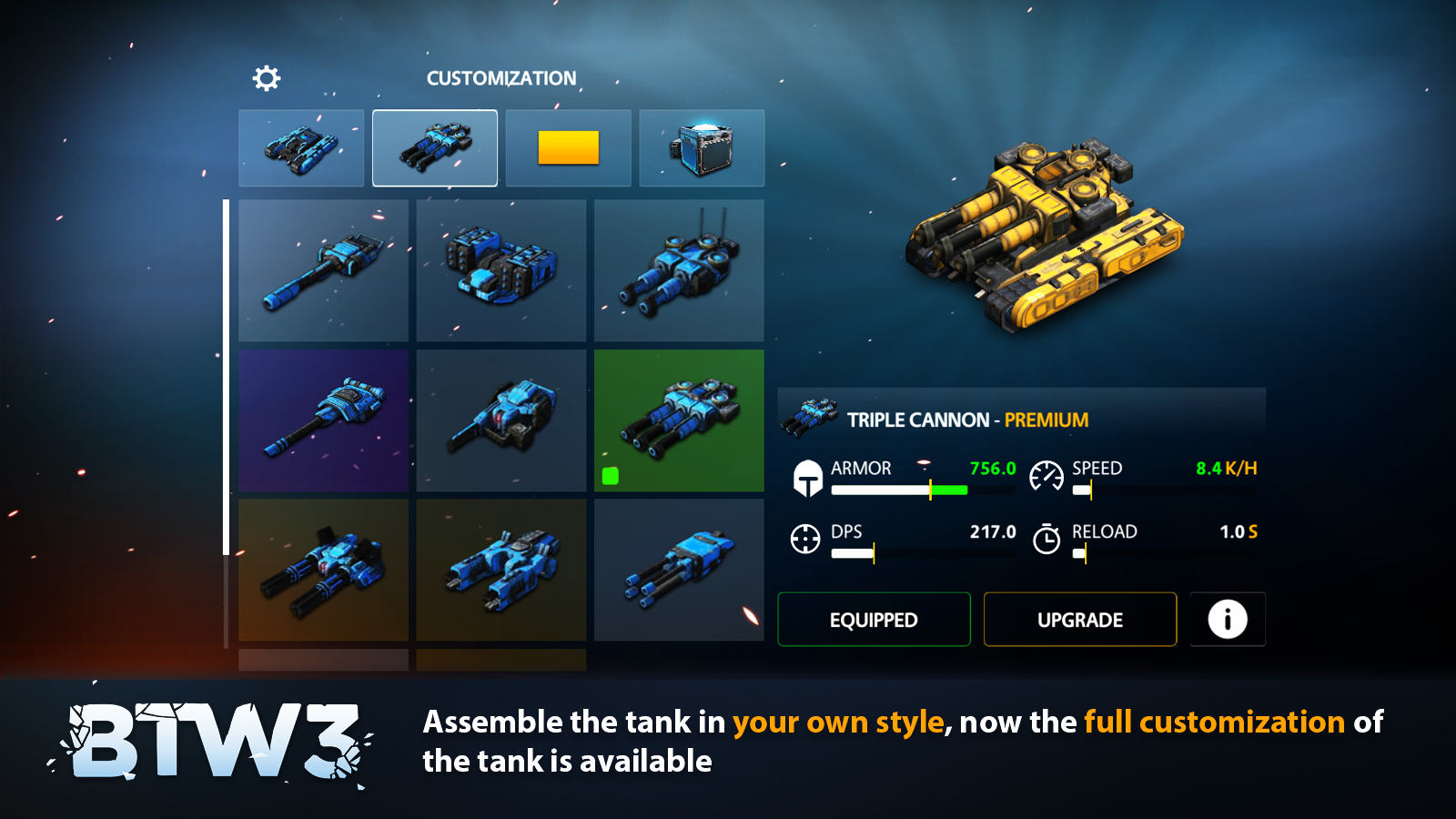Screen dimensions: 1456x819
Task: Open the weapon info panel
Action: coord(1227,620)
